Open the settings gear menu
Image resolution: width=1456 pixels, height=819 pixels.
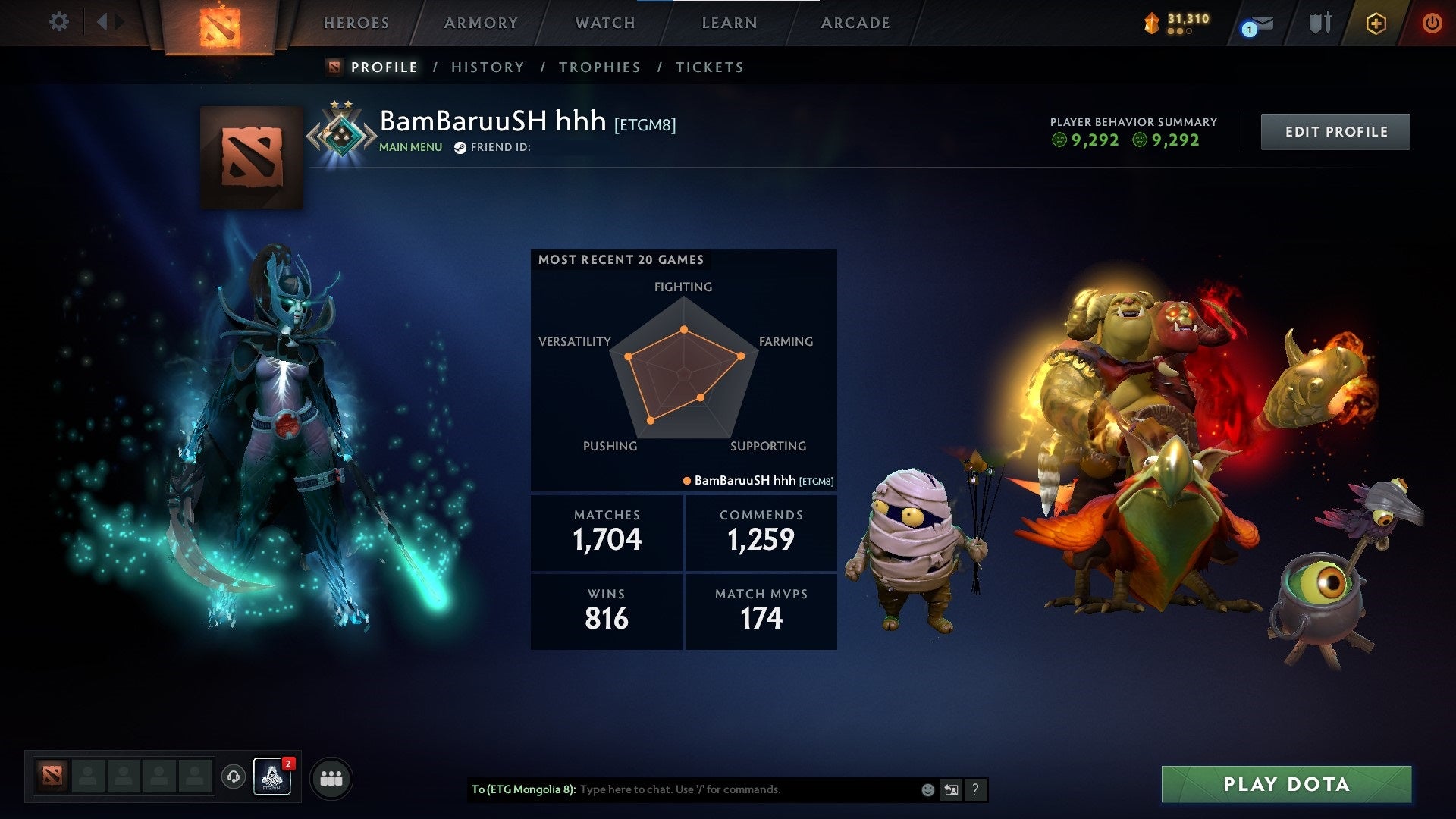point(59,22)
